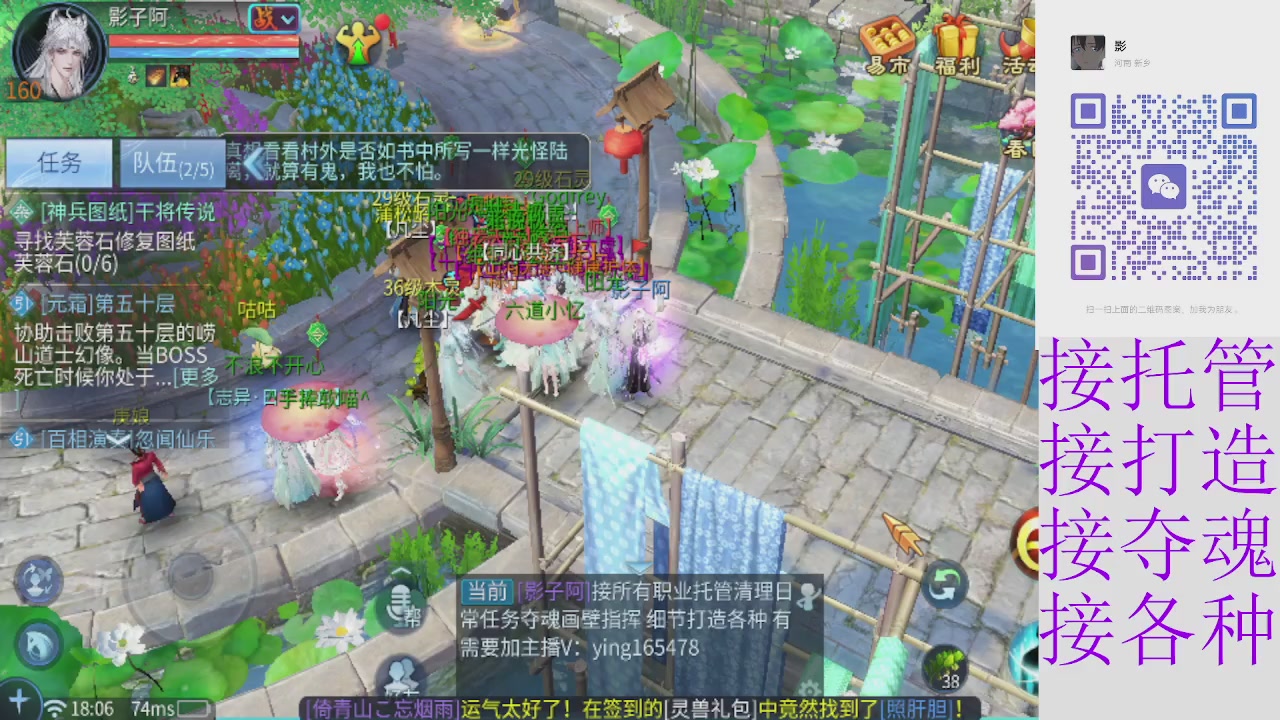
Task: Tap the WeChat QR code in the right overlay
Action: 1165,185
